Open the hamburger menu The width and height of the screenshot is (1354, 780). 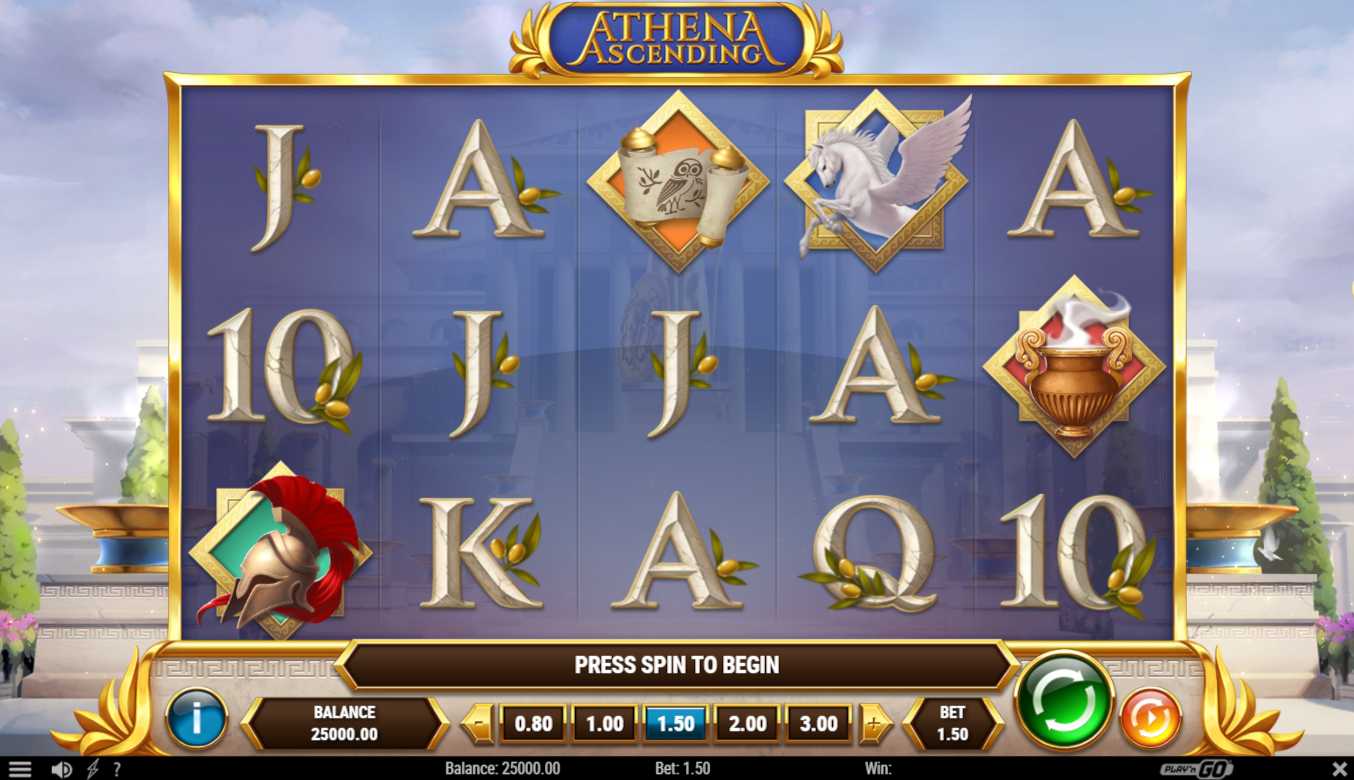(20, 769)
